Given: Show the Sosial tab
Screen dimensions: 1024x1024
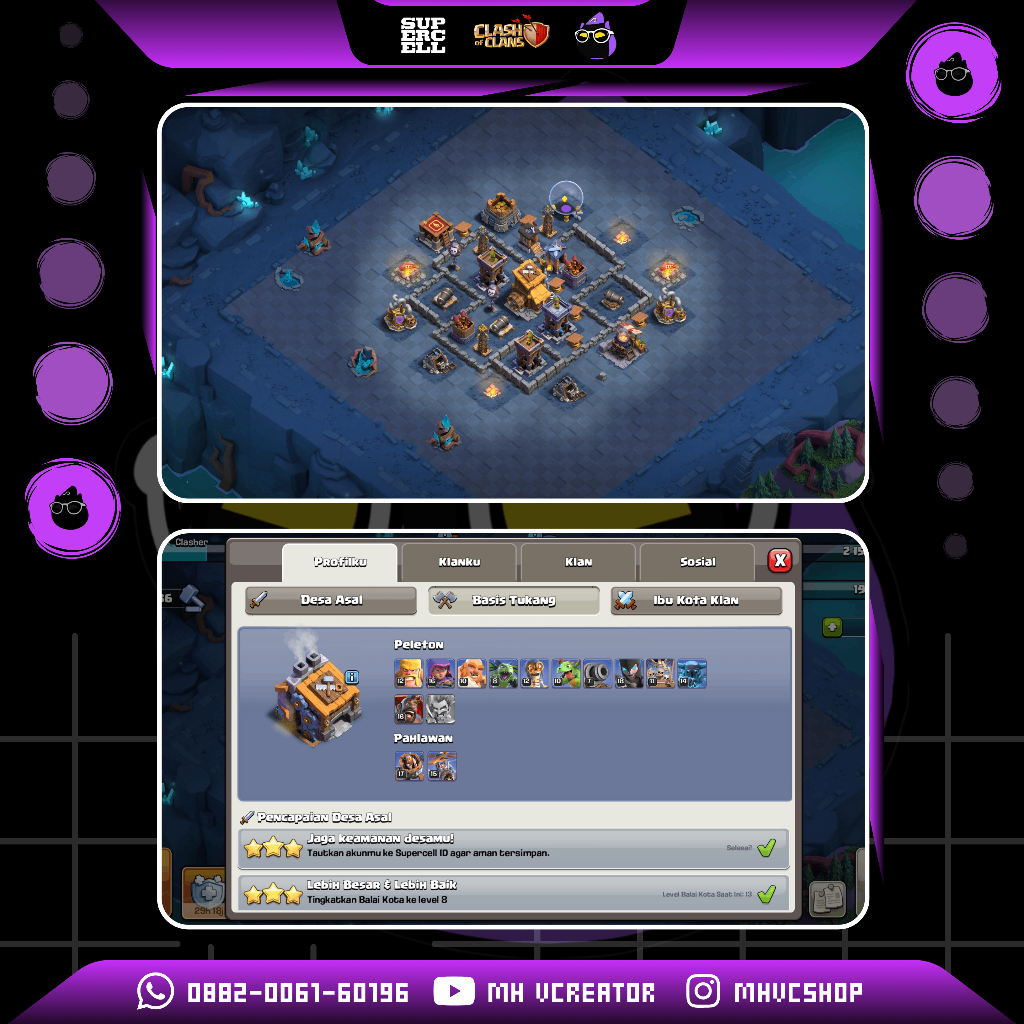Looking at the screenshot, I should point(697,562).
